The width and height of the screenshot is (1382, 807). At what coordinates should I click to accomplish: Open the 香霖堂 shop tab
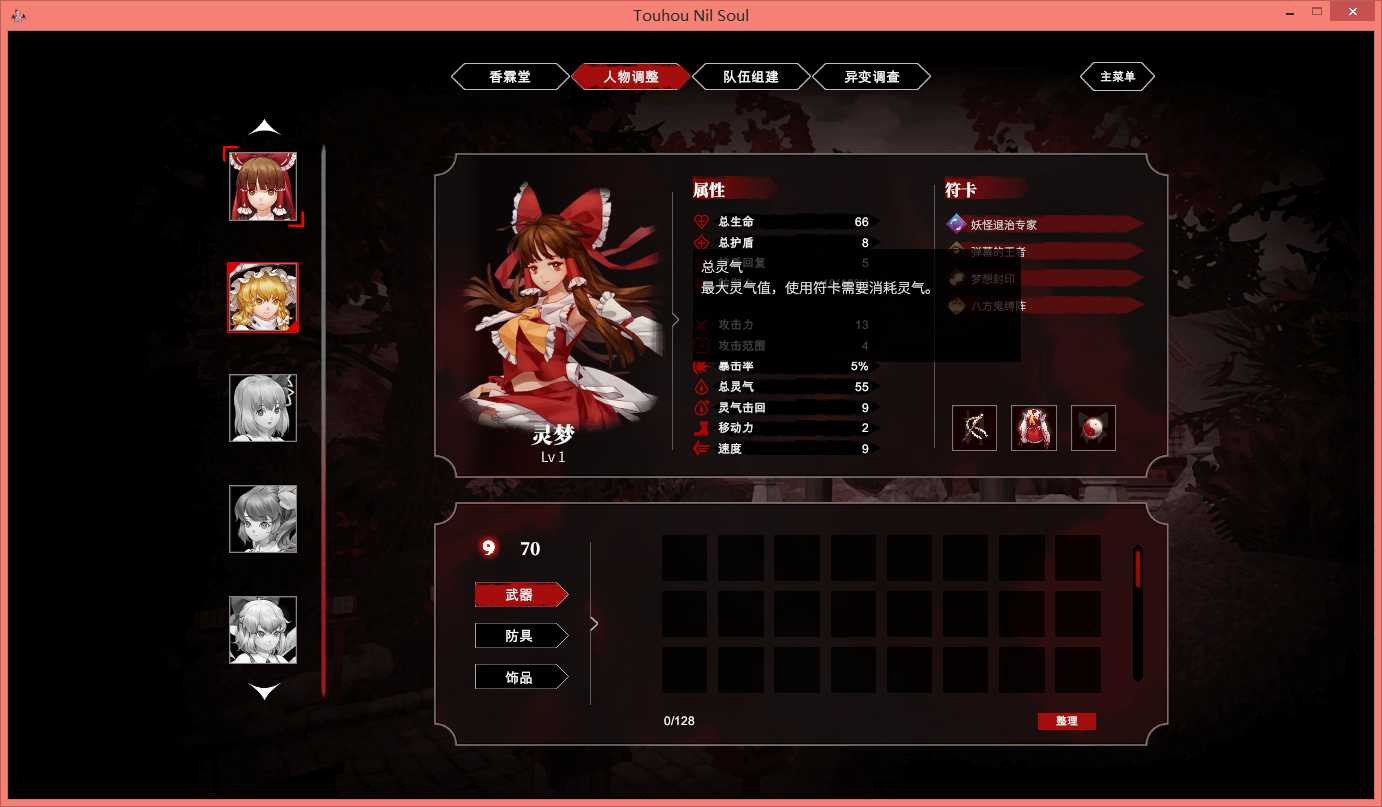click(510, 77)
